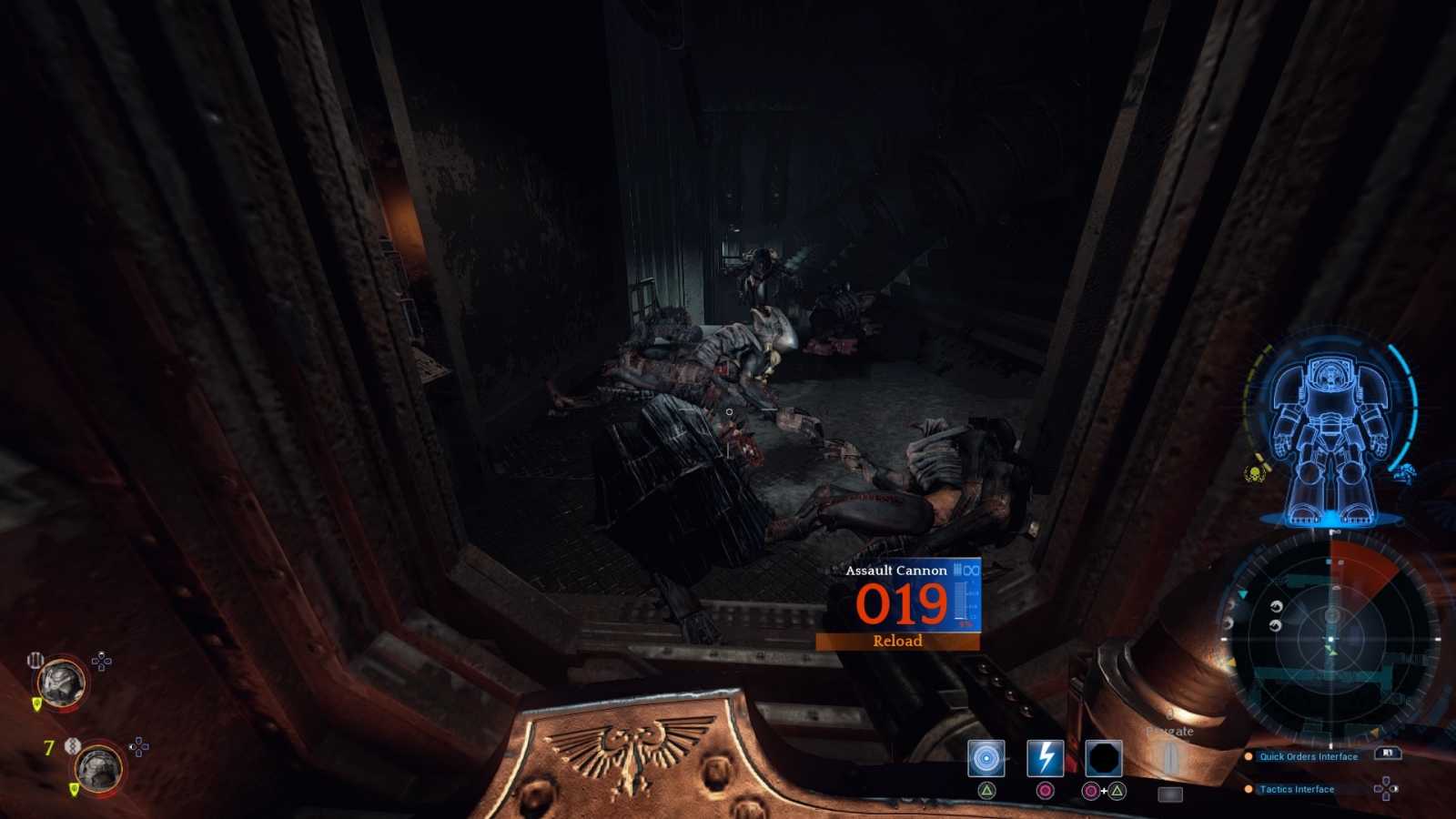
Task: Click the medical icon beside the lower teammate portrait
Action: point(72,745)
